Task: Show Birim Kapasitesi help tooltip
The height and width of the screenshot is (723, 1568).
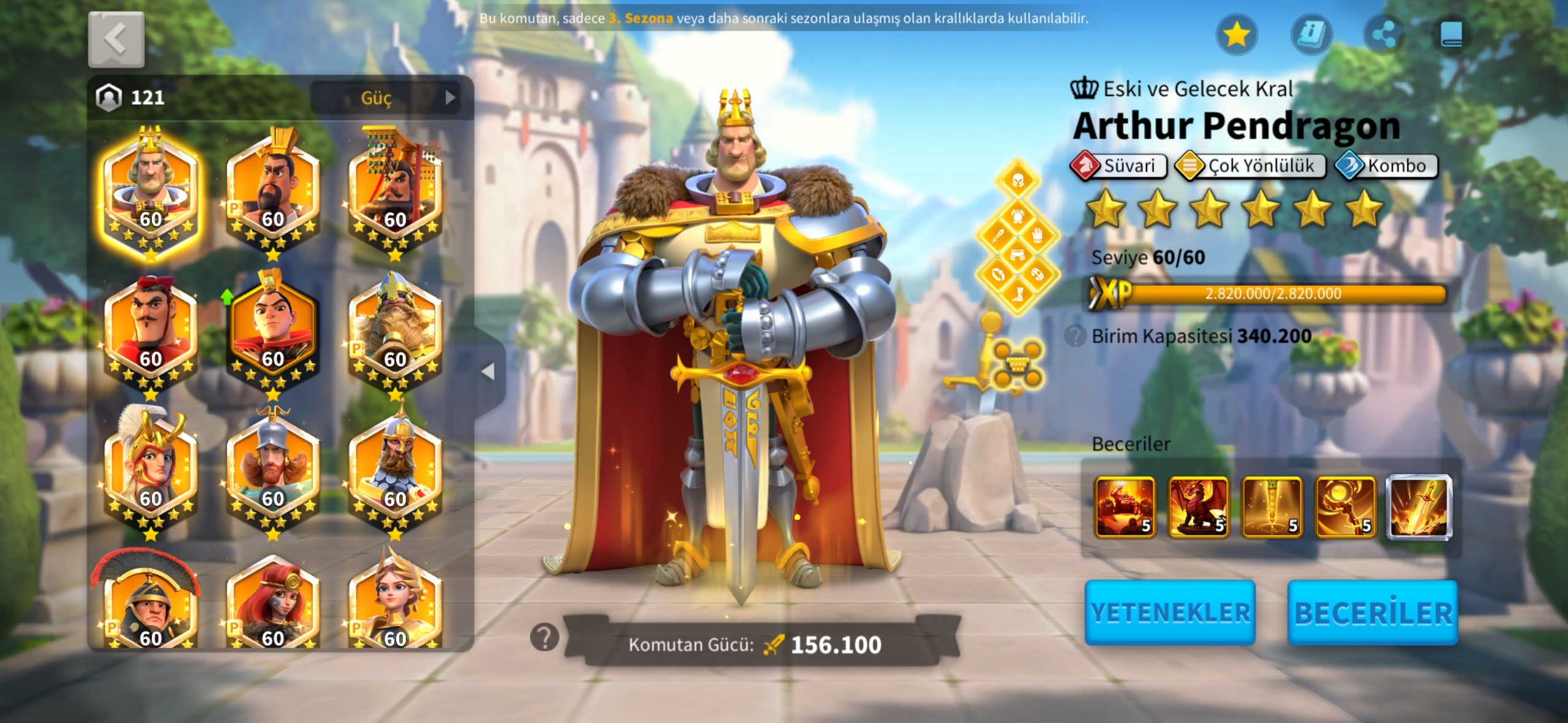Action: point(1075,336)
